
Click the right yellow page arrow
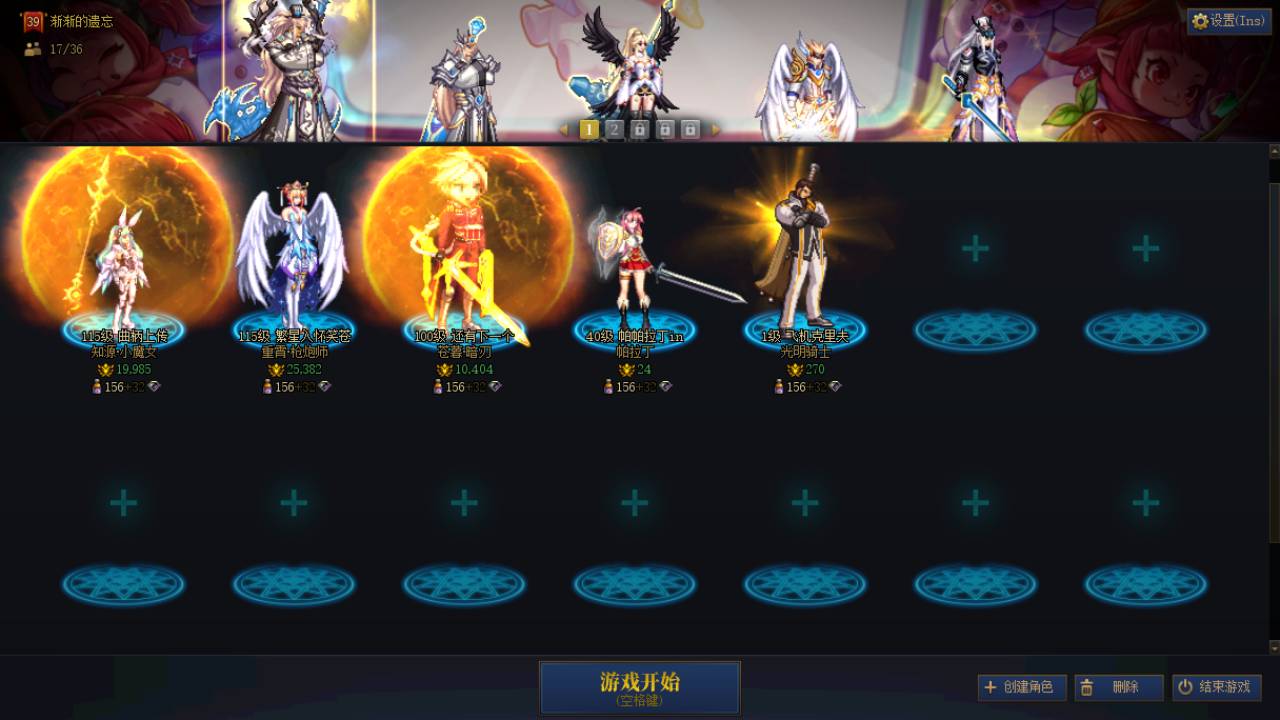coord(714,128)
